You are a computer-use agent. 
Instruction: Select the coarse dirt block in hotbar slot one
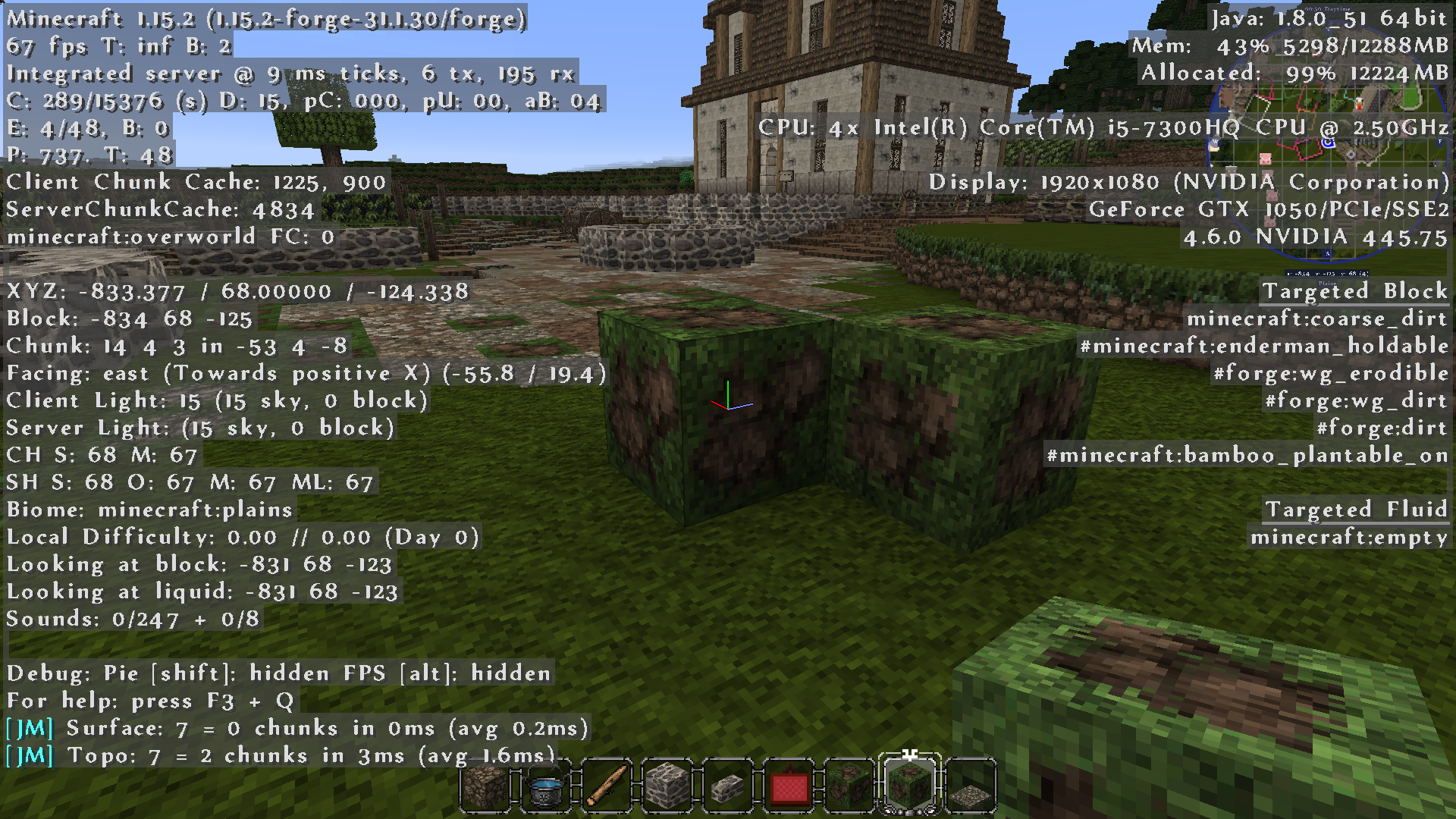tap(484, 786)
